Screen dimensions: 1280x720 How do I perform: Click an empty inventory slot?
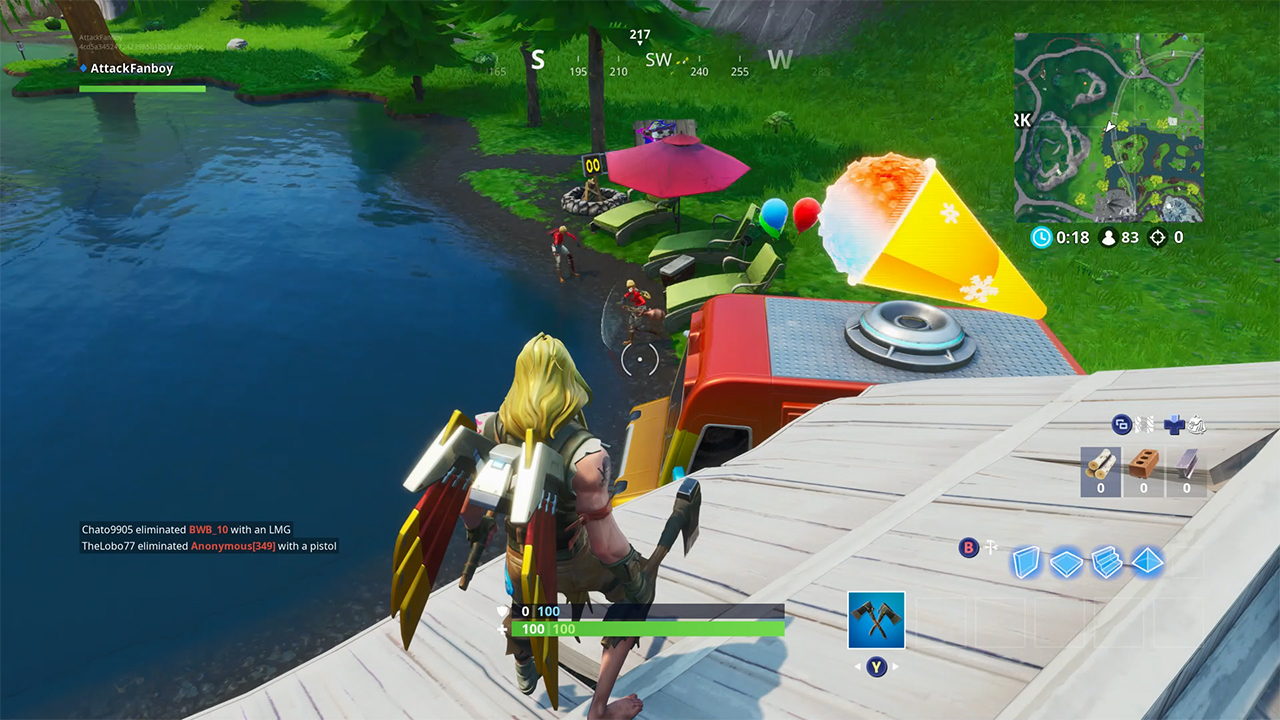pyautogui.click(x=942, y=619)
